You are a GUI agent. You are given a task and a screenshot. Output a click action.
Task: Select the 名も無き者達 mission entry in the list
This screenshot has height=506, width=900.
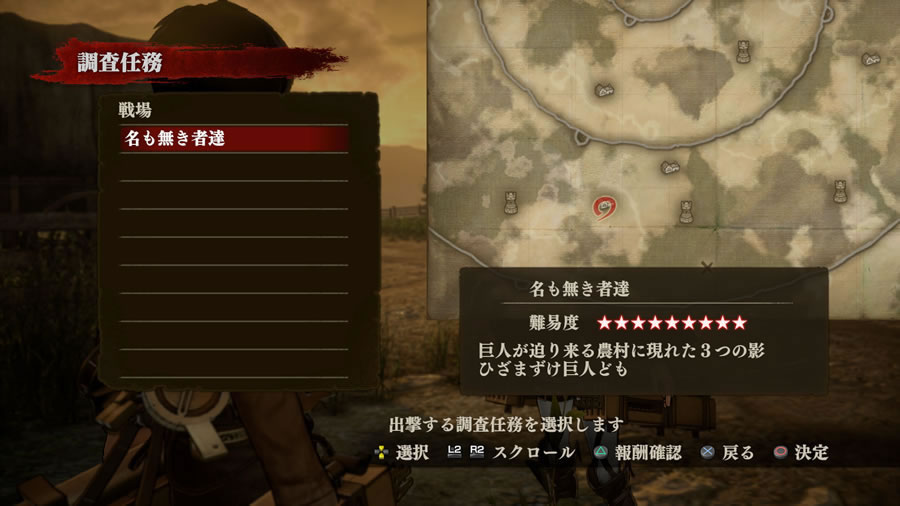234,139
